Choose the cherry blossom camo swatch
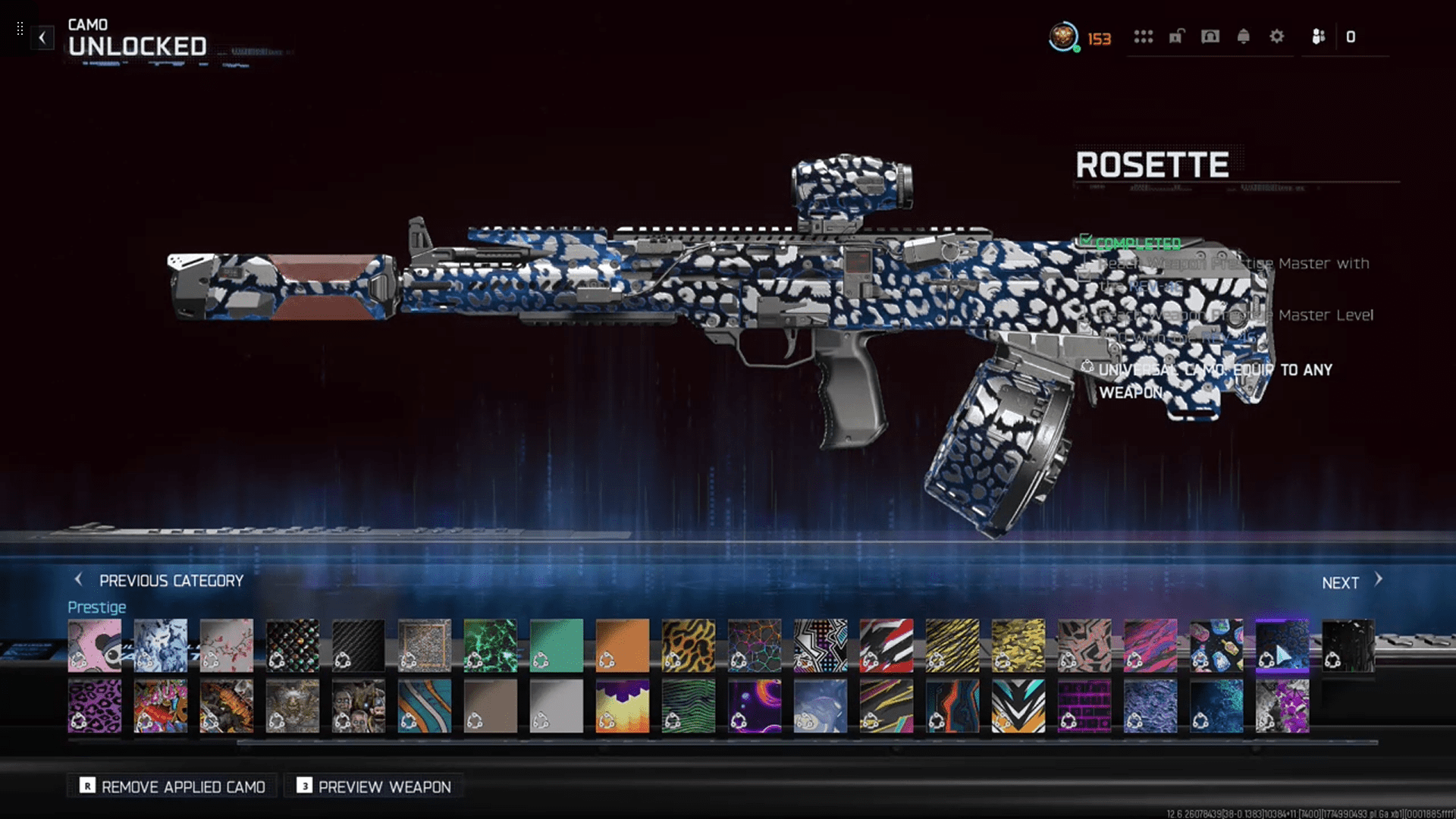The width and height of the screenshot is (1456, 819). coord(227,645)
